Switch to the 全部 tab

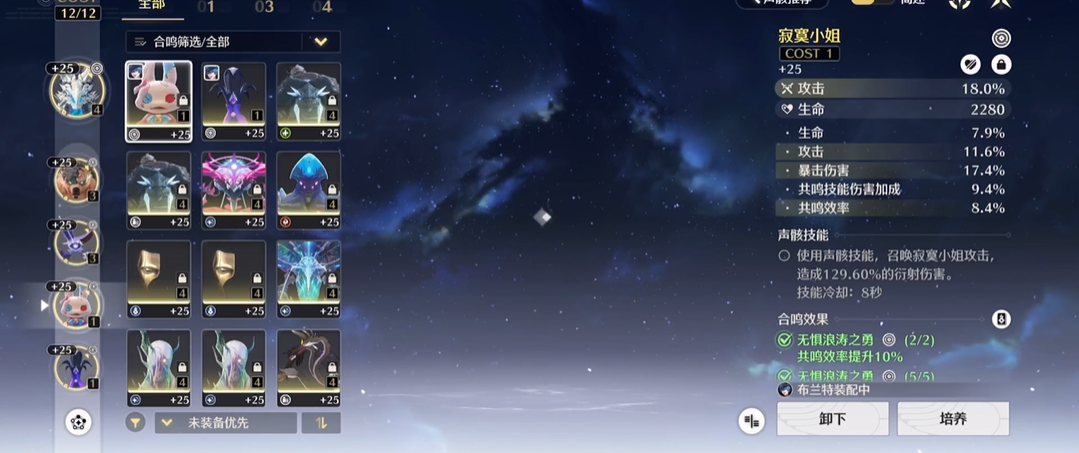(152, 8)
